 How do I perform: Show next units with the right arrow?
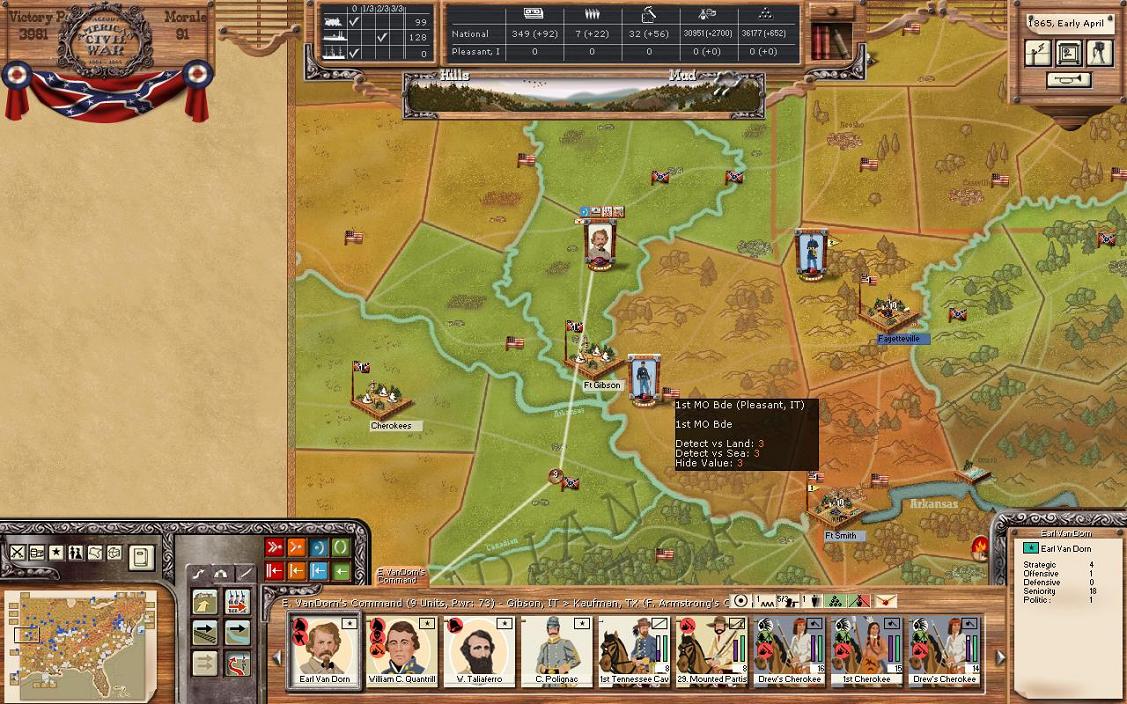(1000, 658)
